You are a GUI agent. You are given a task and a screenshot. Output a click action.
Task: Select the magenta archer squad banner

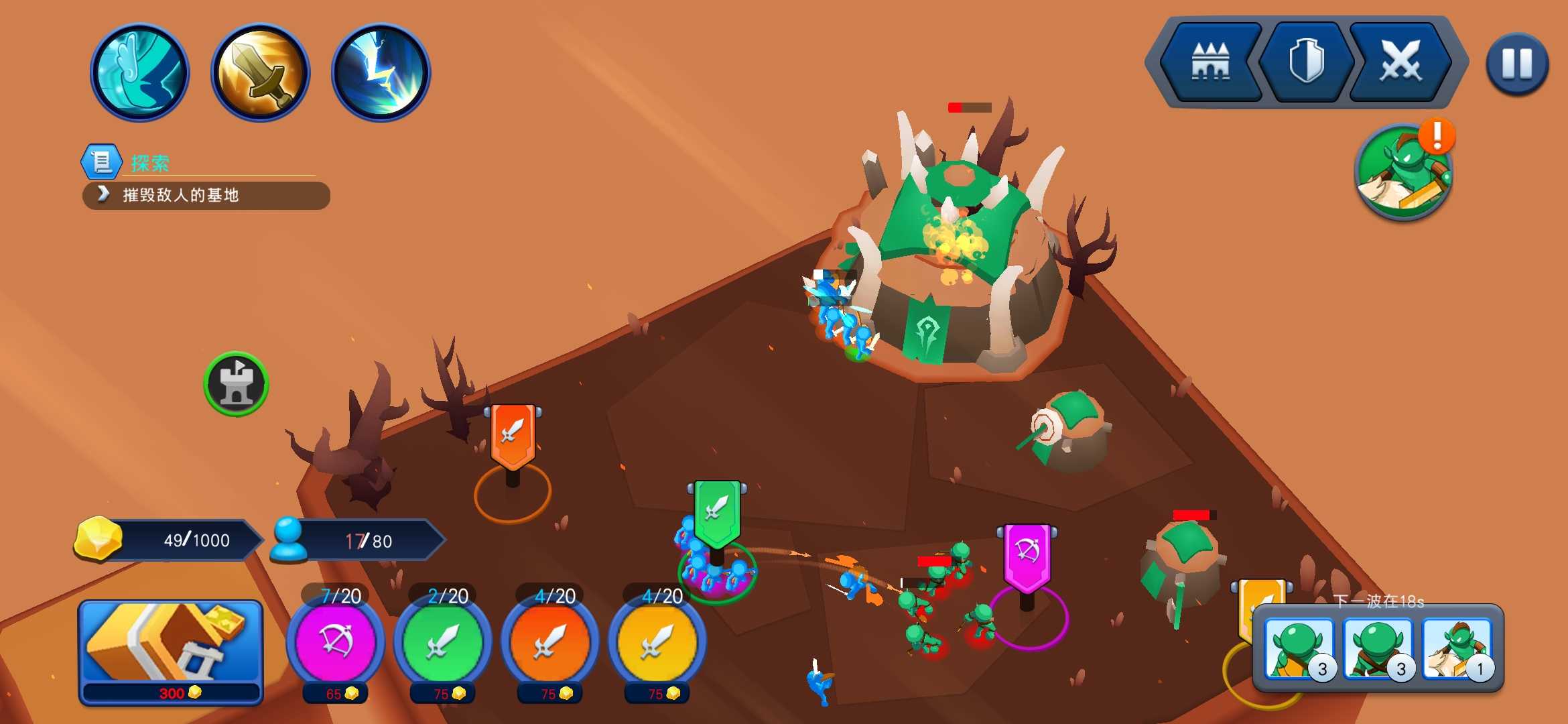(x=1027, y=556)
